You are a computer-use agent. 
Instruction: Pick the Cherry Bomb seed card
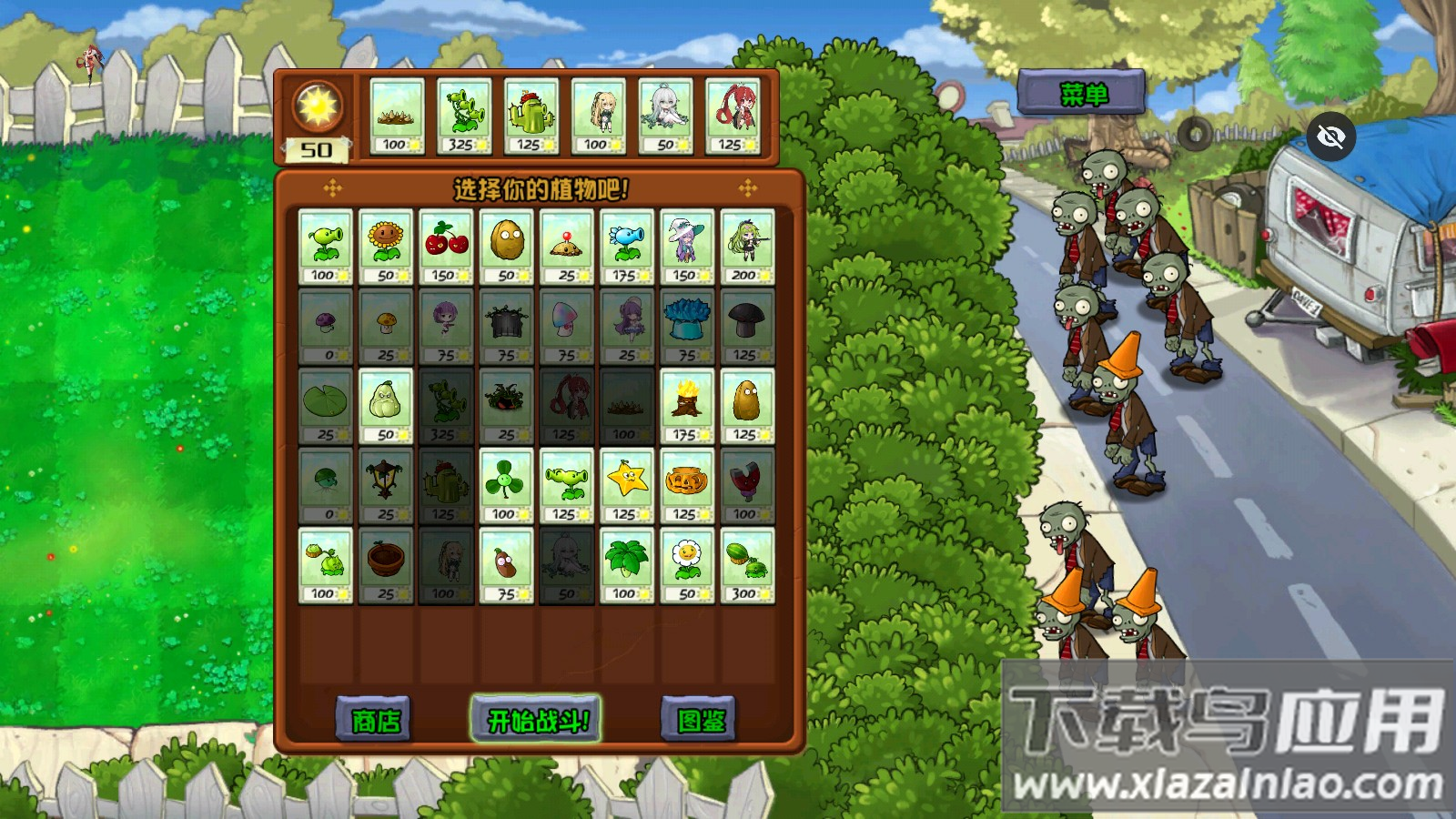[446, 247]
